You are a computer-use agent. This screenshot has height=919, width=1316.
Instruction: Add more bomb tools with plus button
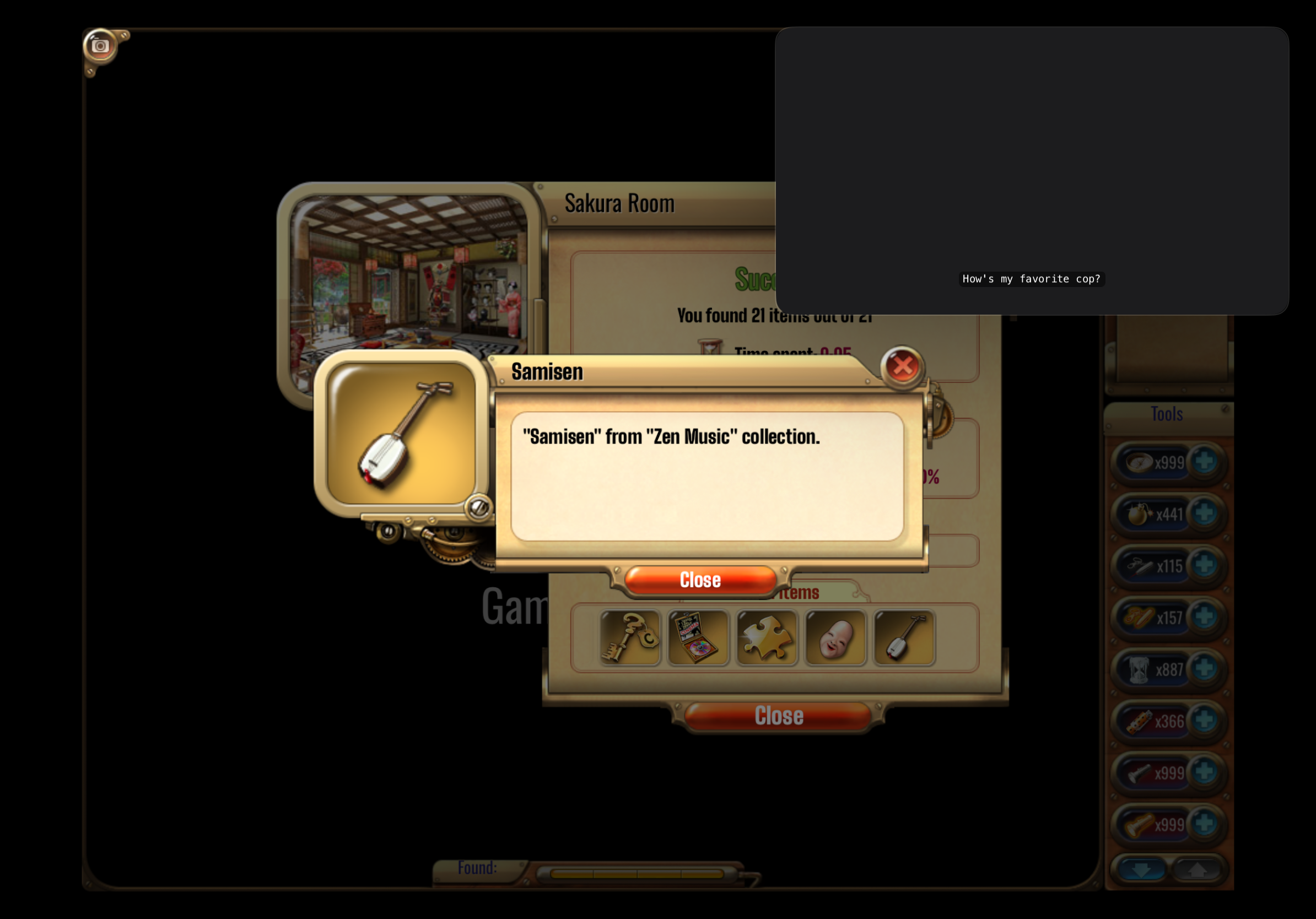(1204, 513)
